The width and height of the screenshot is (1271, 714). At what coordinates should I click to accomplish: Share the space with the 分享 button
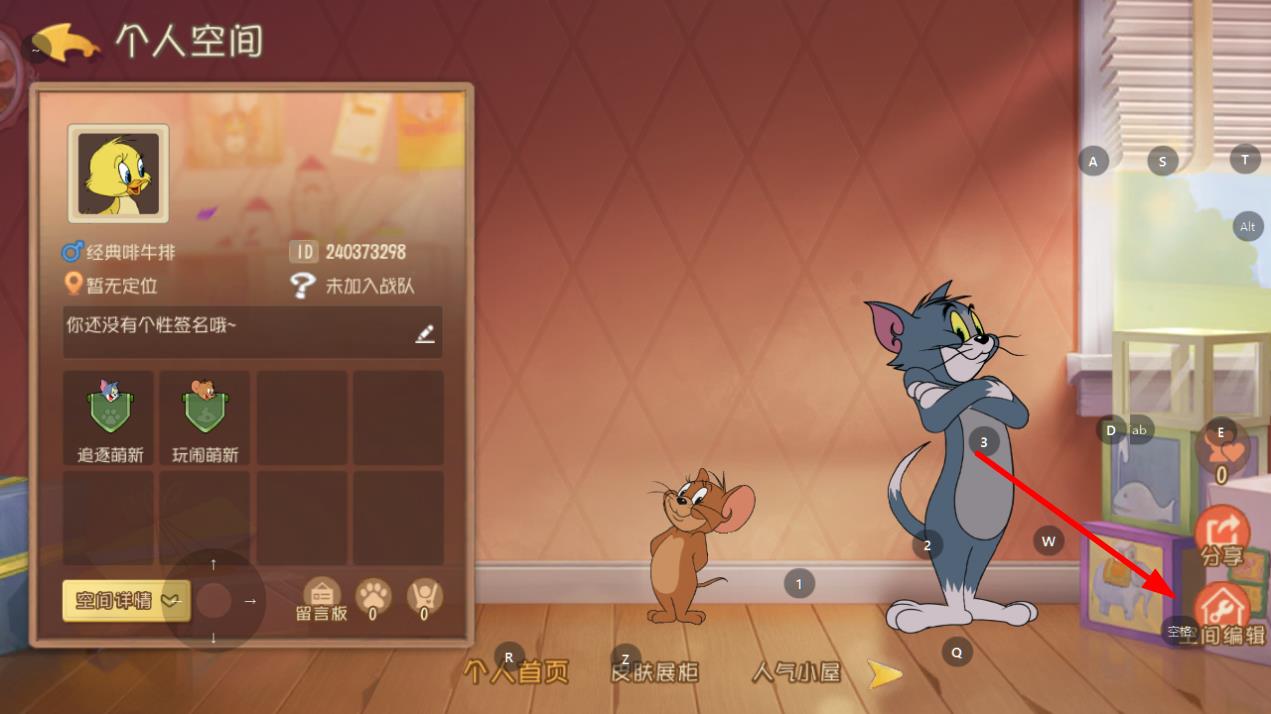click(1222, 537)
